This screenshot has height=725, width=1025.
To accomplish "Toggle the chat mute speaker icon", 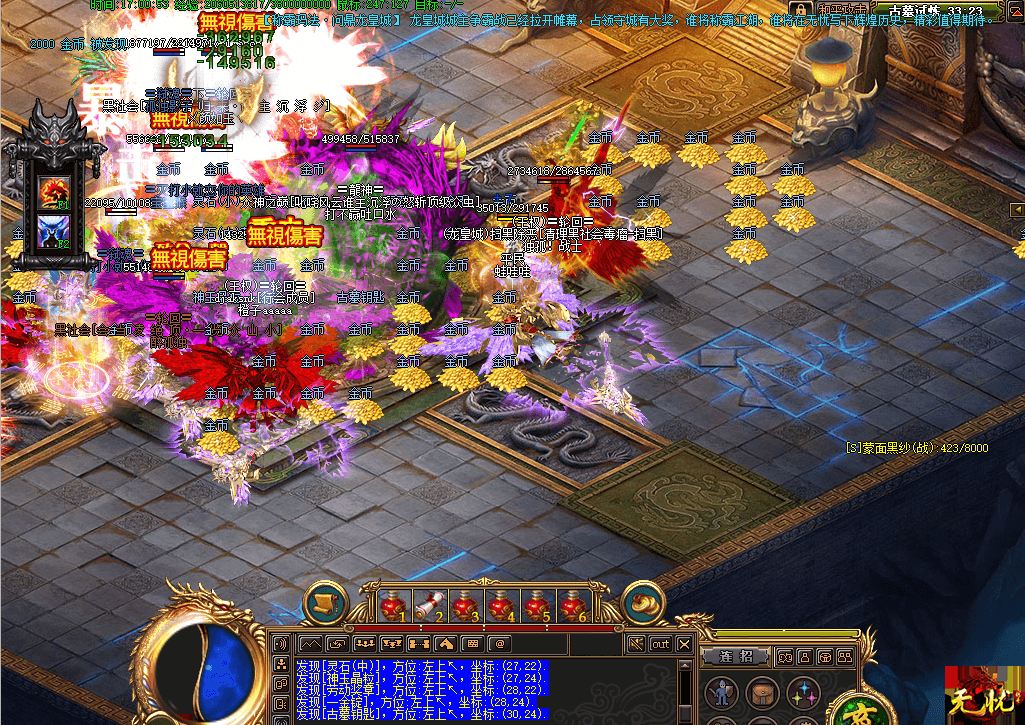I will point(635,644).
